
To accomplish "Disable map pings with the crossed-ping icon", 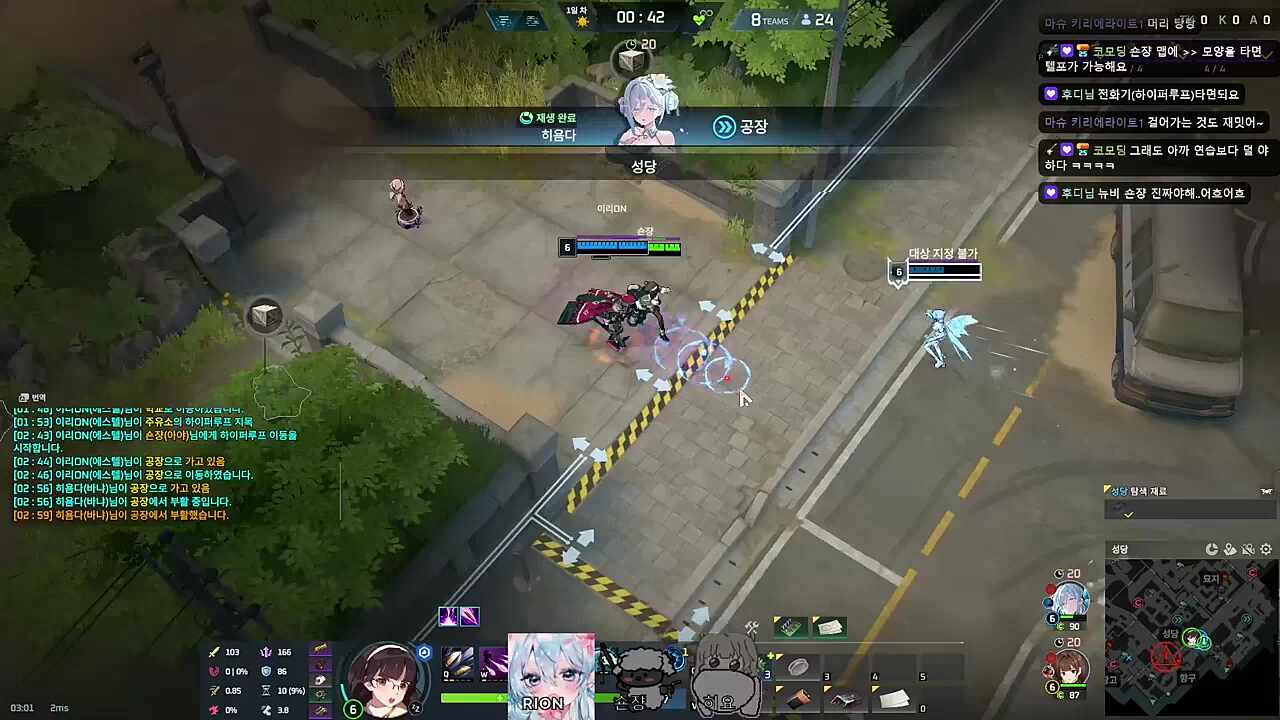I will [x=1248, y=549].
